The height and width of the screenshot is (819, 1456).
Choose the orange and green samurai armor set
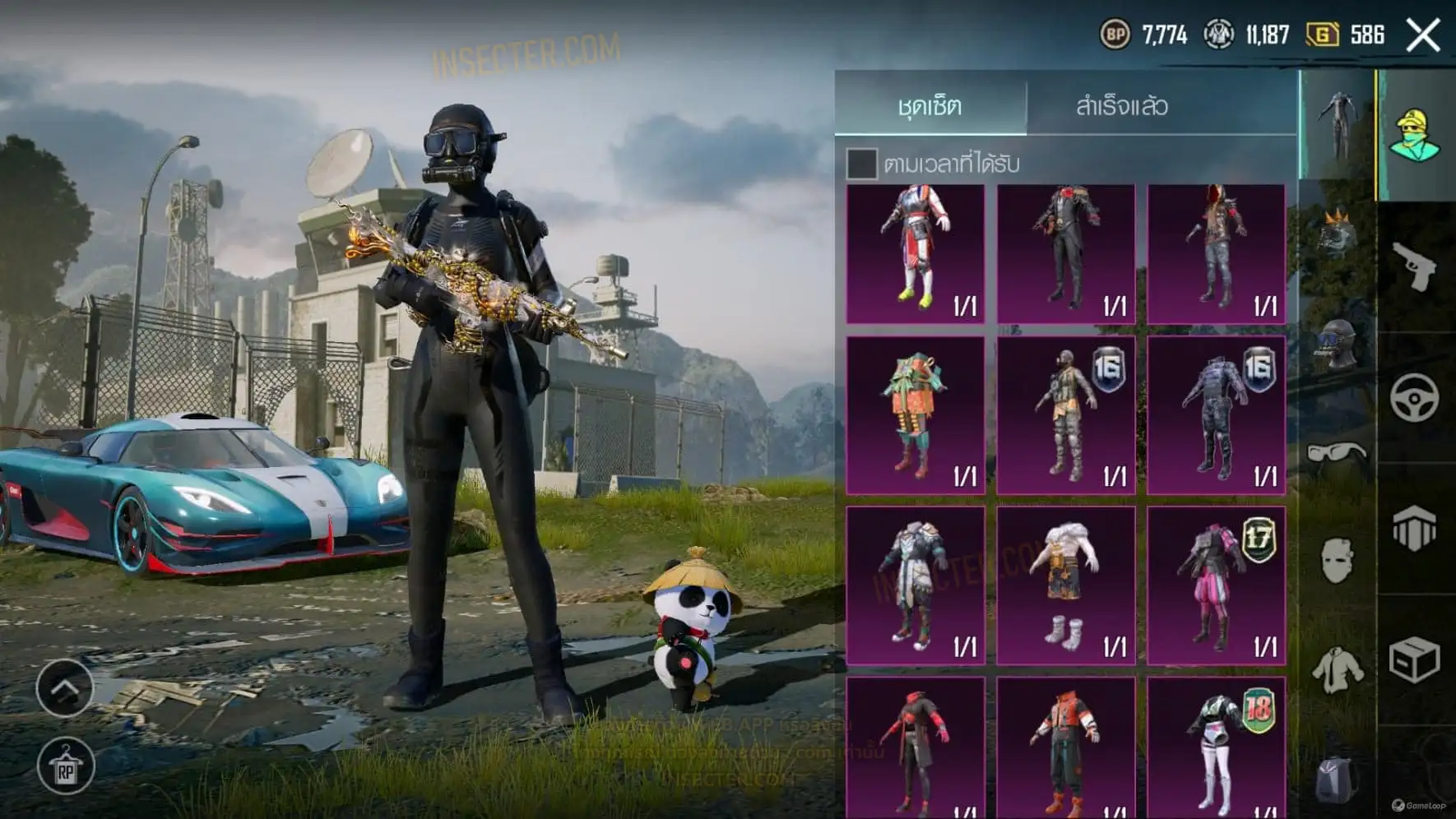pyautogui.click(x=915, y=415)
